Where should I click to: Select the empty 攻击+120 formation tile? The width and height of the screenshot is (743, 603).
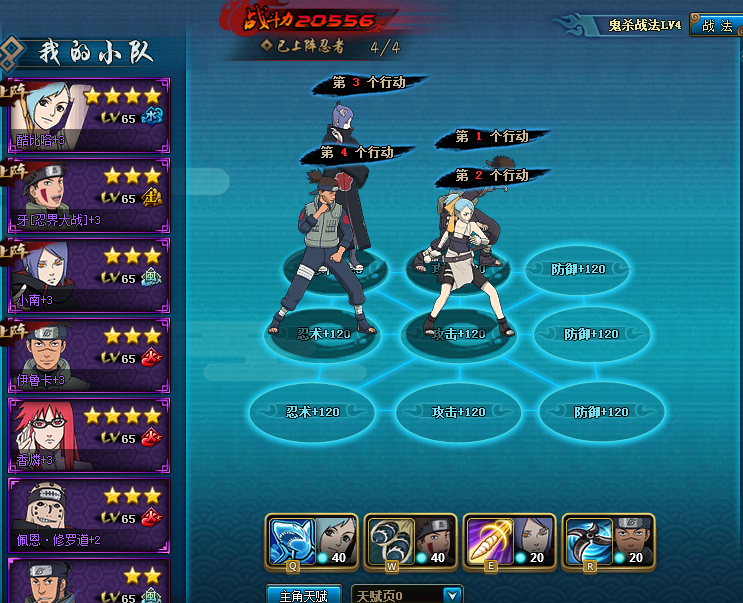456,411
